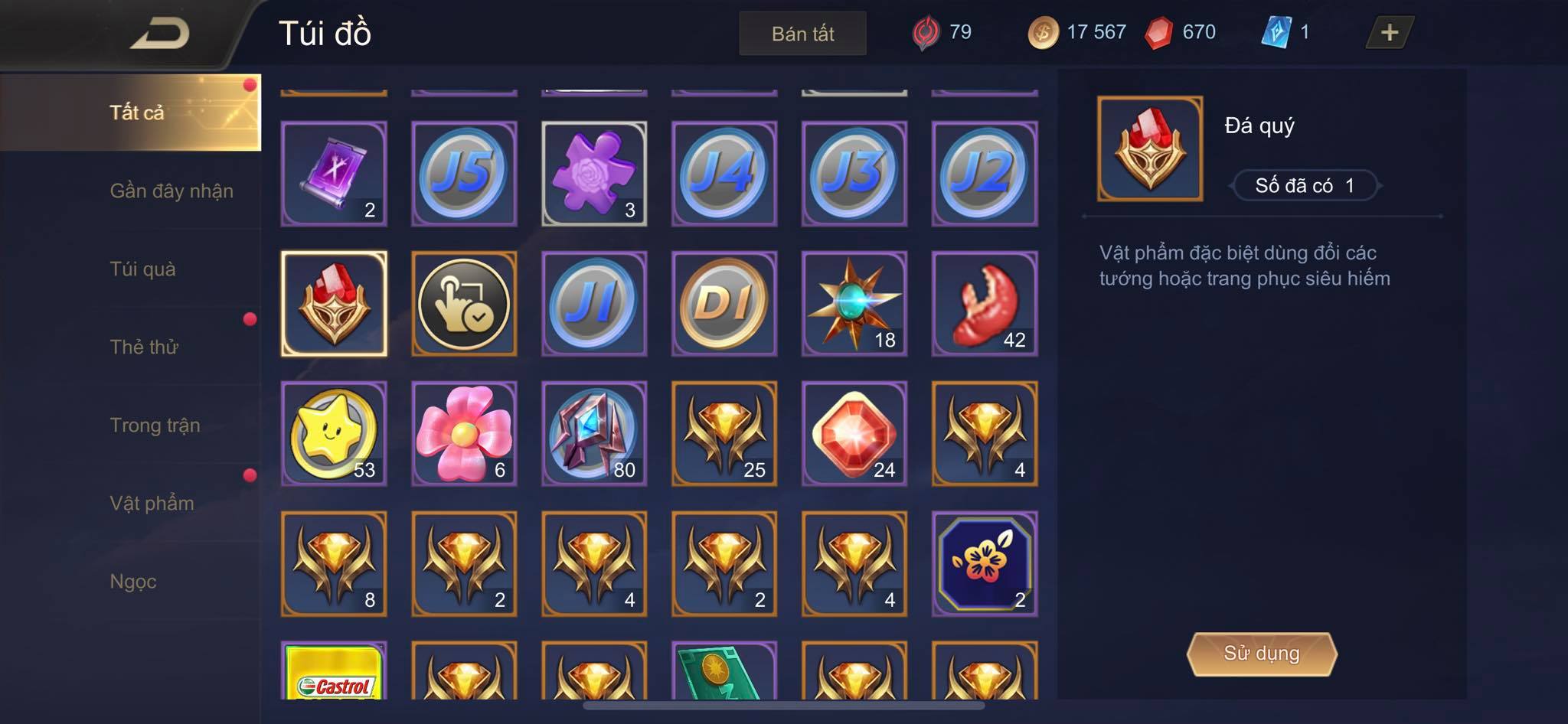Show the Trong trận category

(x=155, y=426)
